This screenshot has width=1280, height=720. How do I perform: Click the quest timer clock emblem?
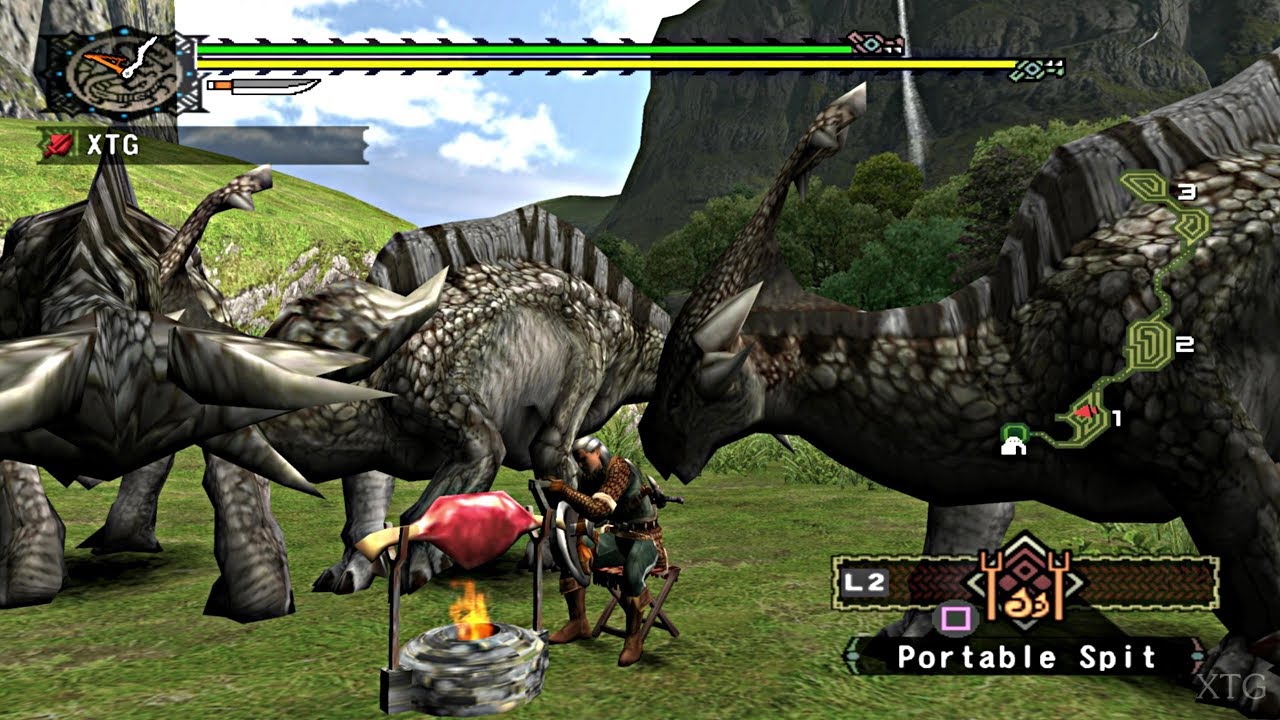(112, 71)
